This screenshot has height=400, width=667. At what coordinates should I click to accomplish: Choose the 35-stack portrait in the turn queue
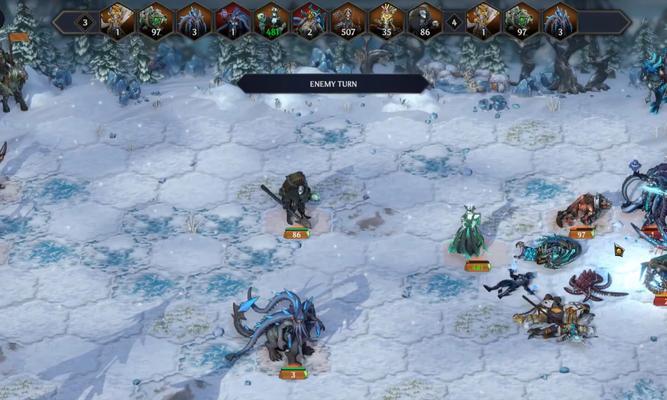[386, 20]
